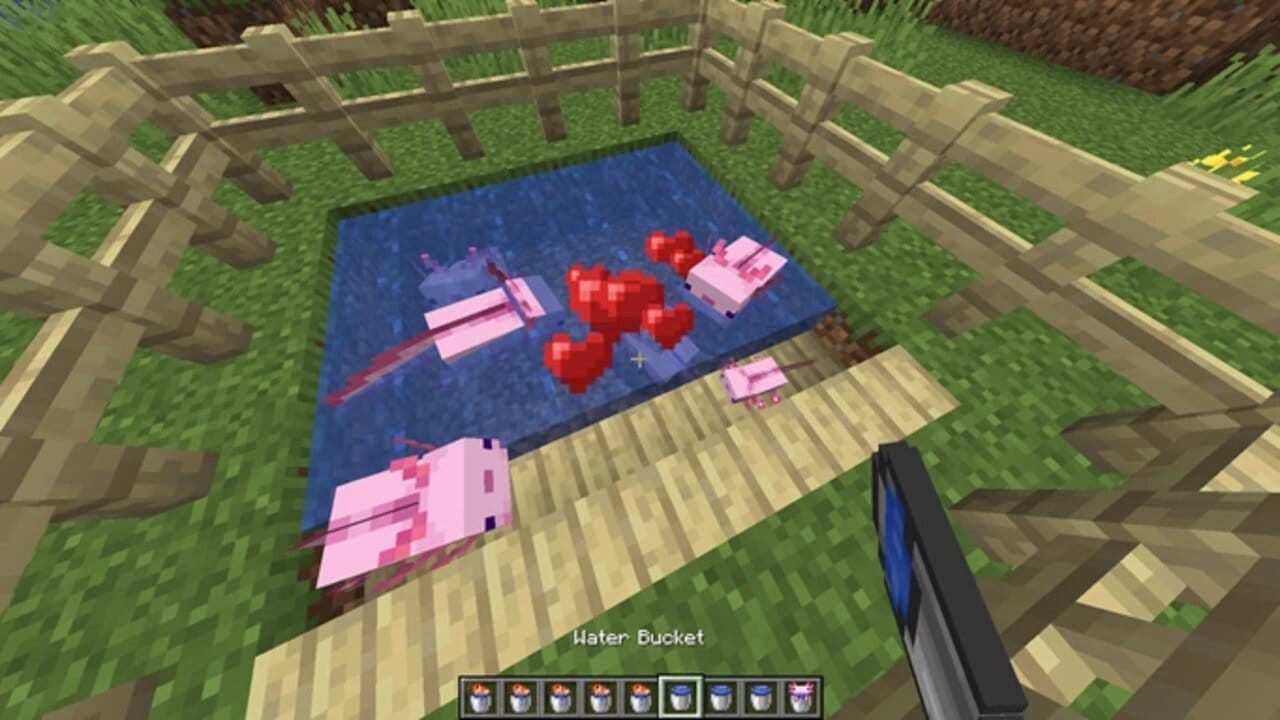Click the crosshair at screen center

640,358
